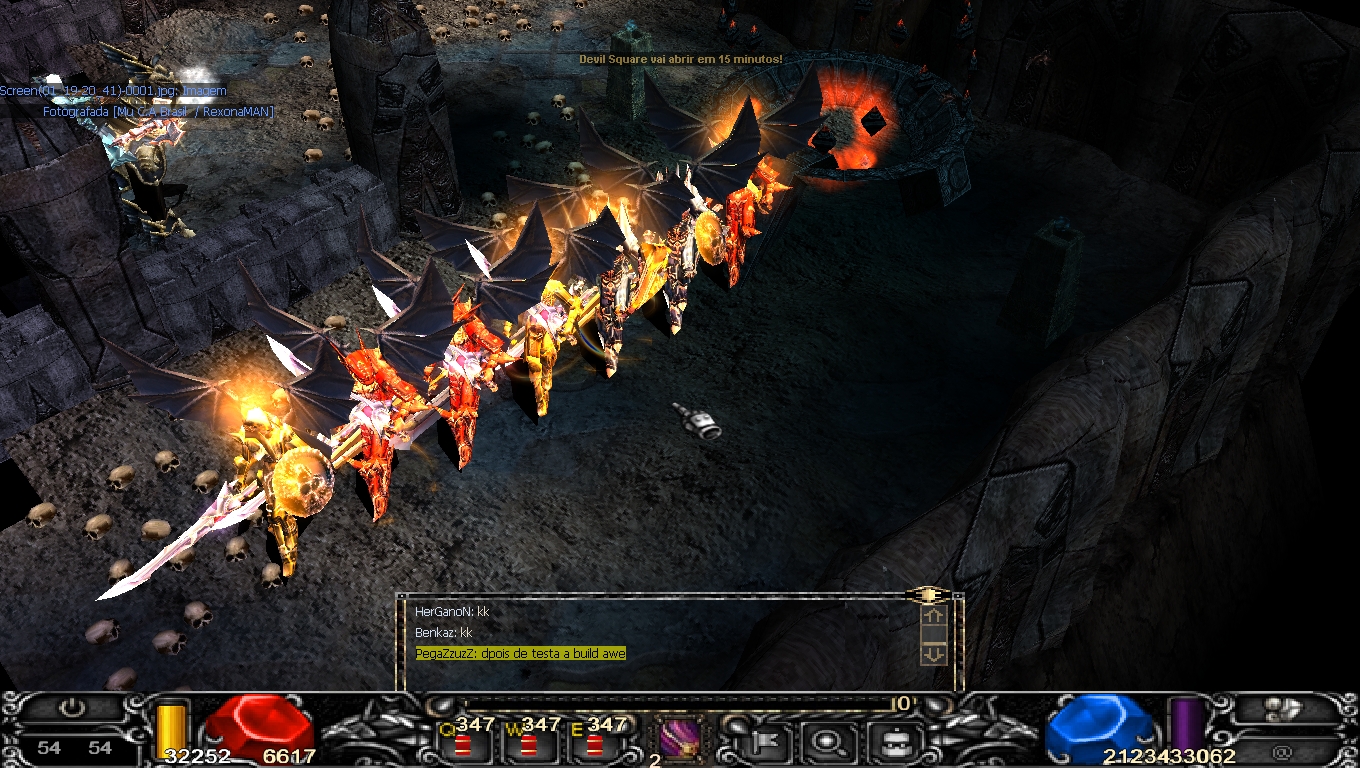1360x768 pixels.
Task: Select Benkaz's chat message
Action: [443, 633]
